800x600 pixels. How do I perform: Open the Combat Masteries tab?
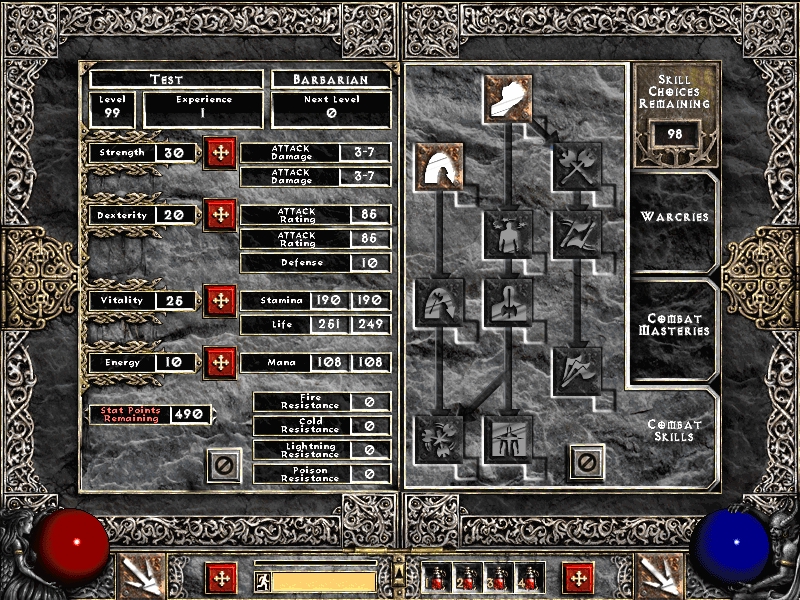[674, 324]
